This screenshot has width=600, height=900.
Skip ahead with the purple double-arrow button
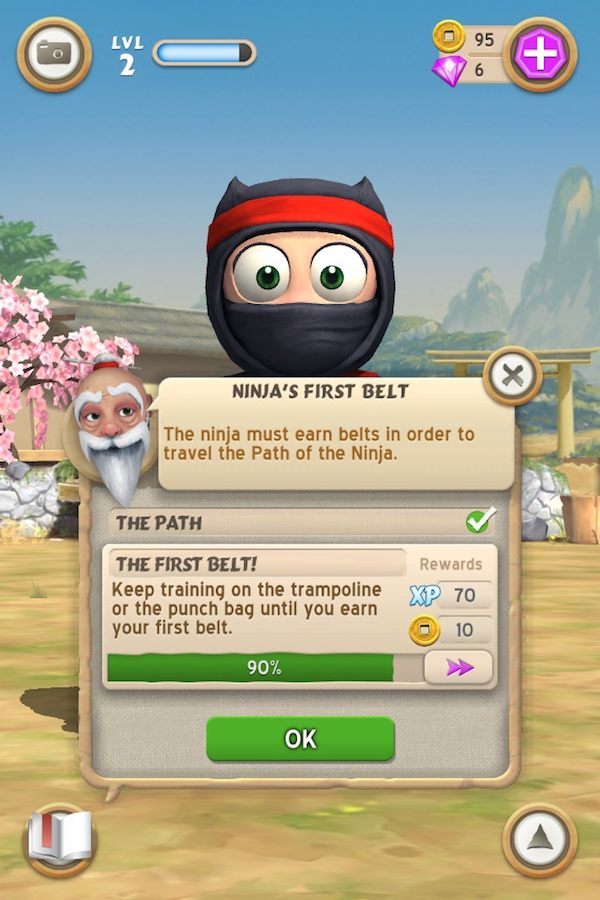point(458,667)
